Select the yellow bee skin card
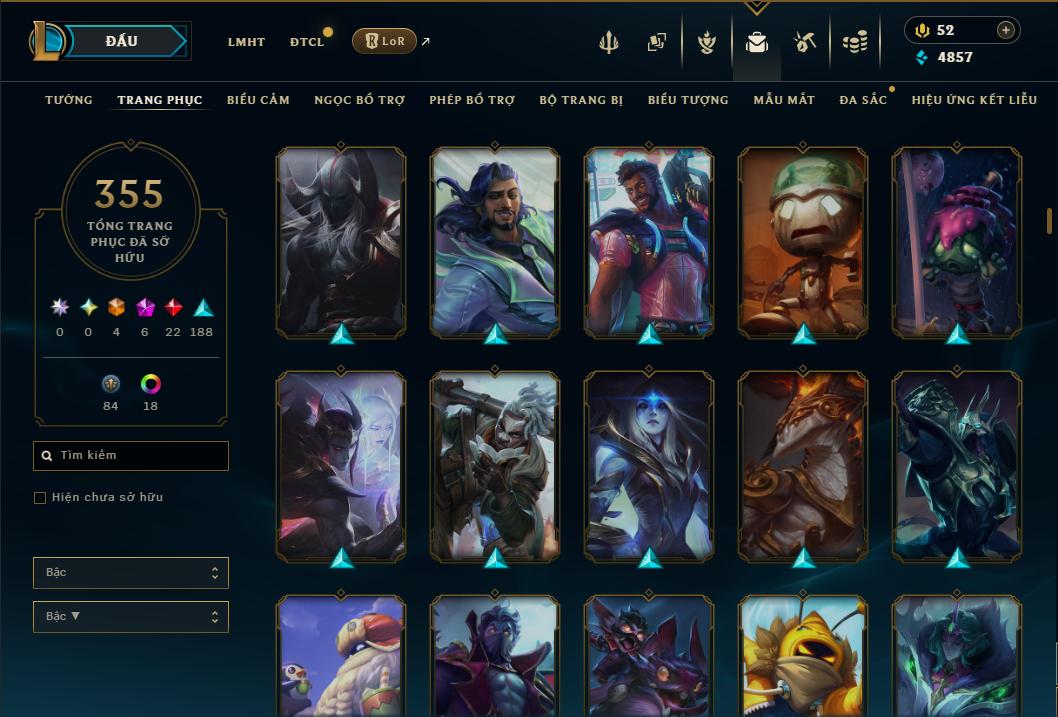The height and width of the screenshot is (717, 1058). (803, 656)
